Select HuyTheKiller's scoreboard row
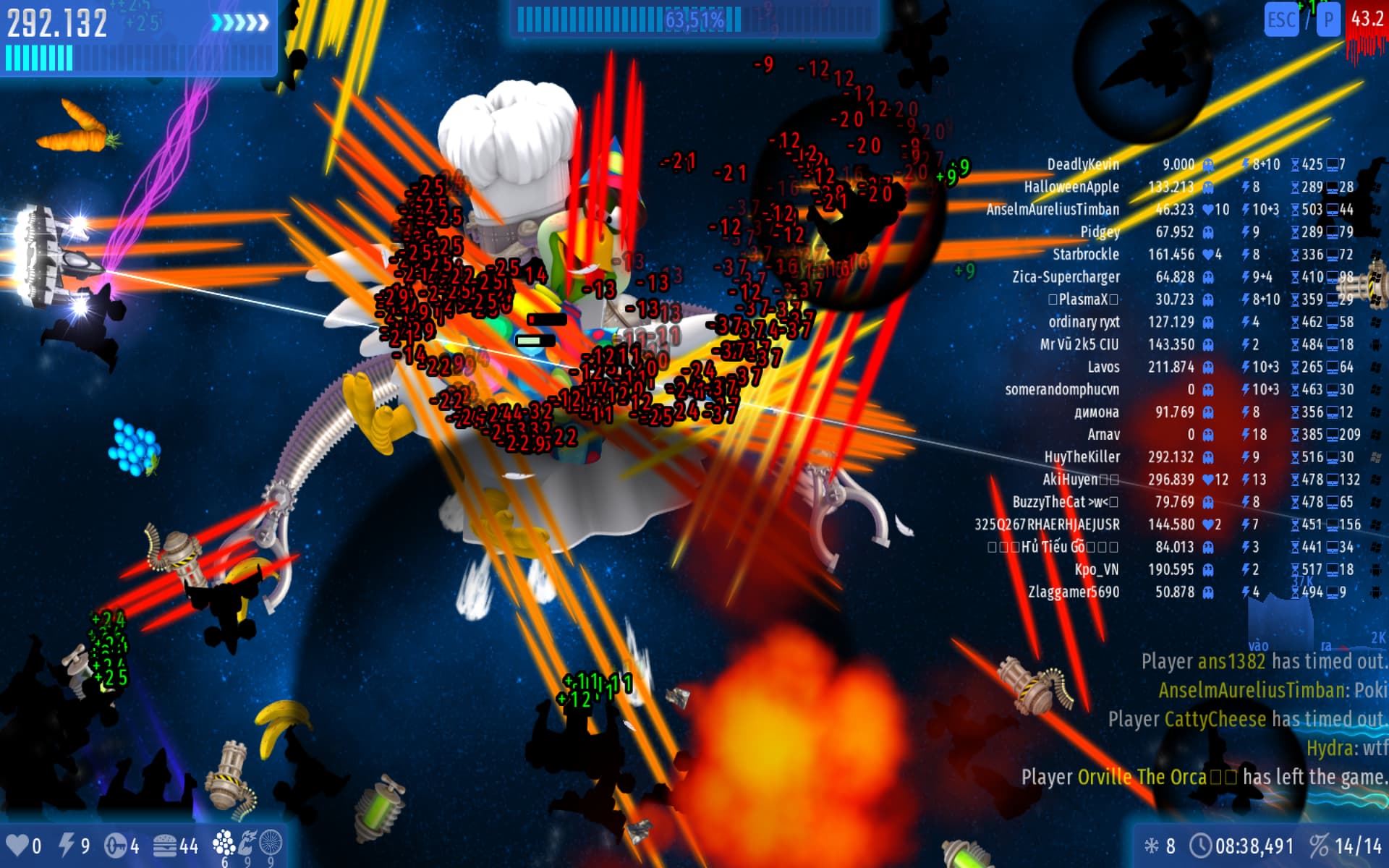The width and height of the screenshot is (1389, 868). [1082, 457]
